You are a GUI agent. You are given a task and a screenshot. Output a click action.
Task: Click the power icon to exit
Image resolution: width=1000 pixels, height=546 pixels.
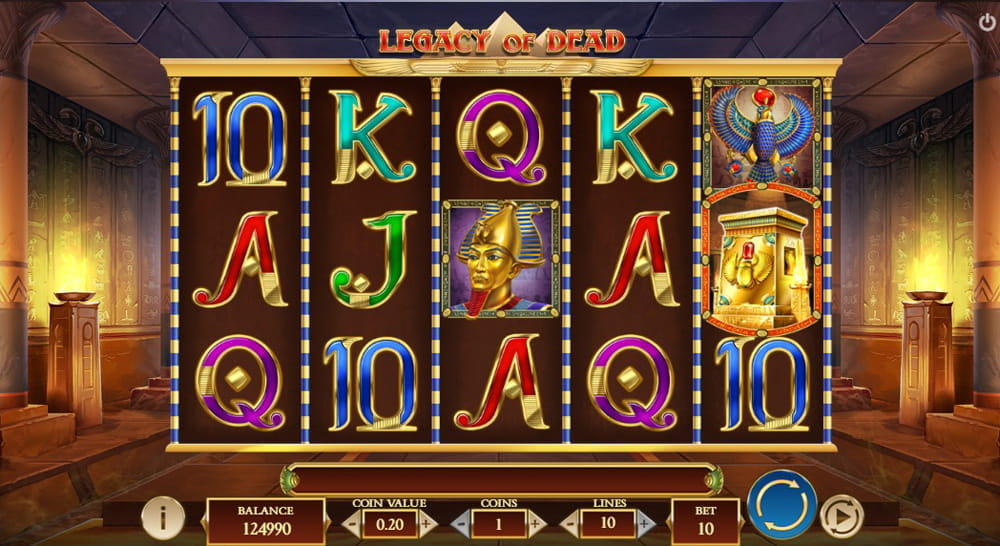[987, 19]
